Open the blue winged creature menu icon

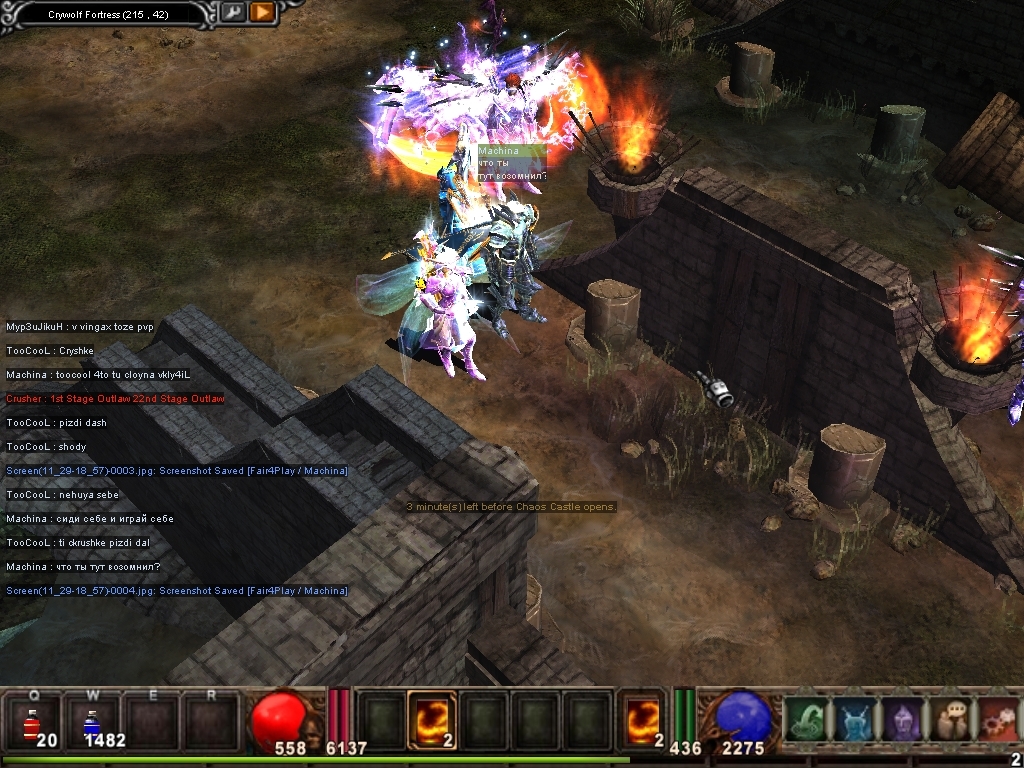854,719
